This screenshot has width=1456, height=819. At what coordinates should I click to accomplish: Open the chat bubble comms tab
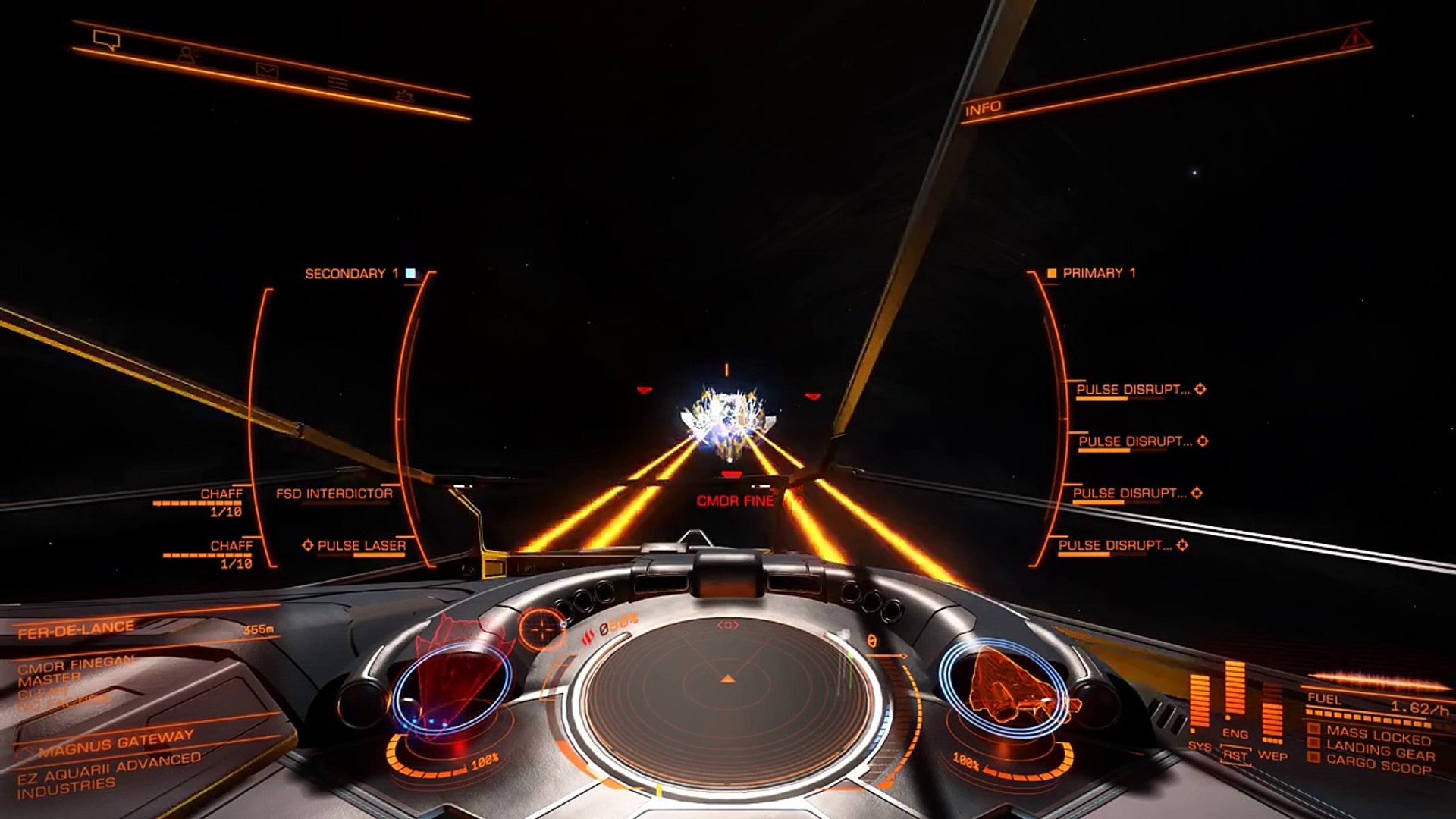coord(106,39)
